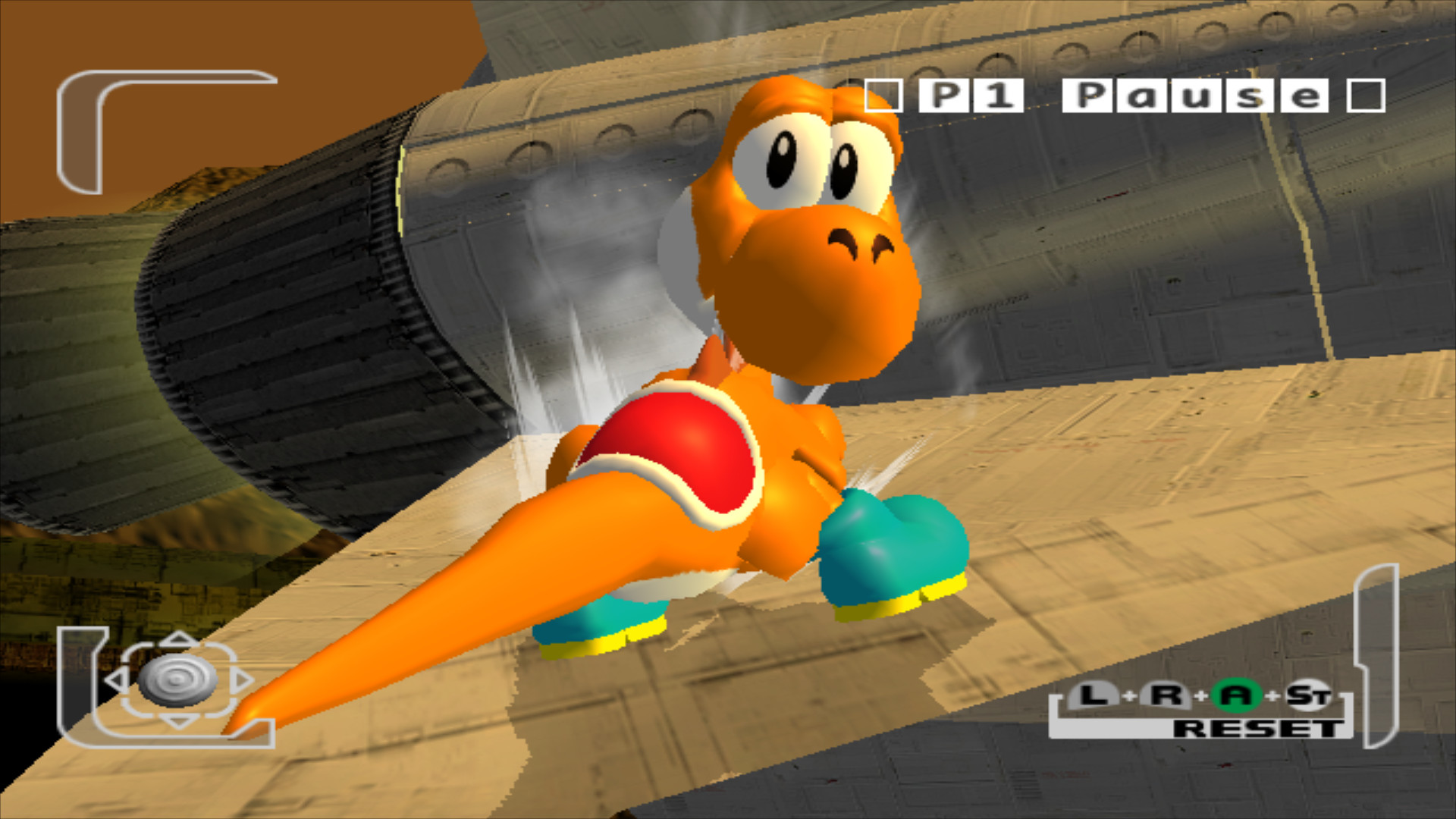
Task: Select the Pause header text
Action: coord(1194,96)
